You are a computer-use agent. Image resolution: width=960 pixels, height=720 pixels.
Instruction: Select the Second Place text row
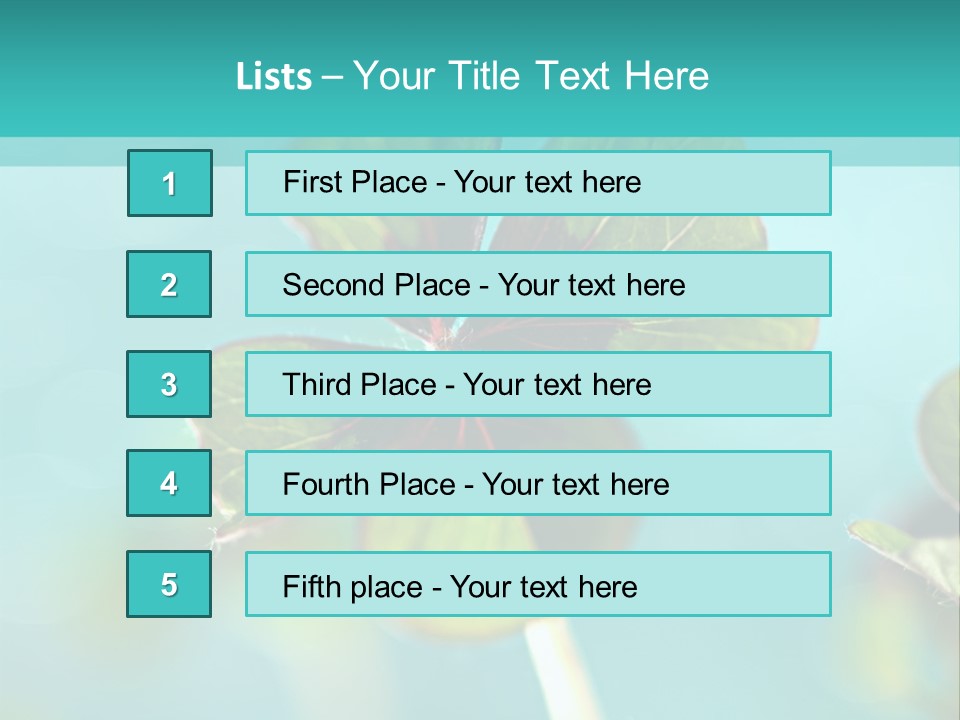tap(538, 284)
